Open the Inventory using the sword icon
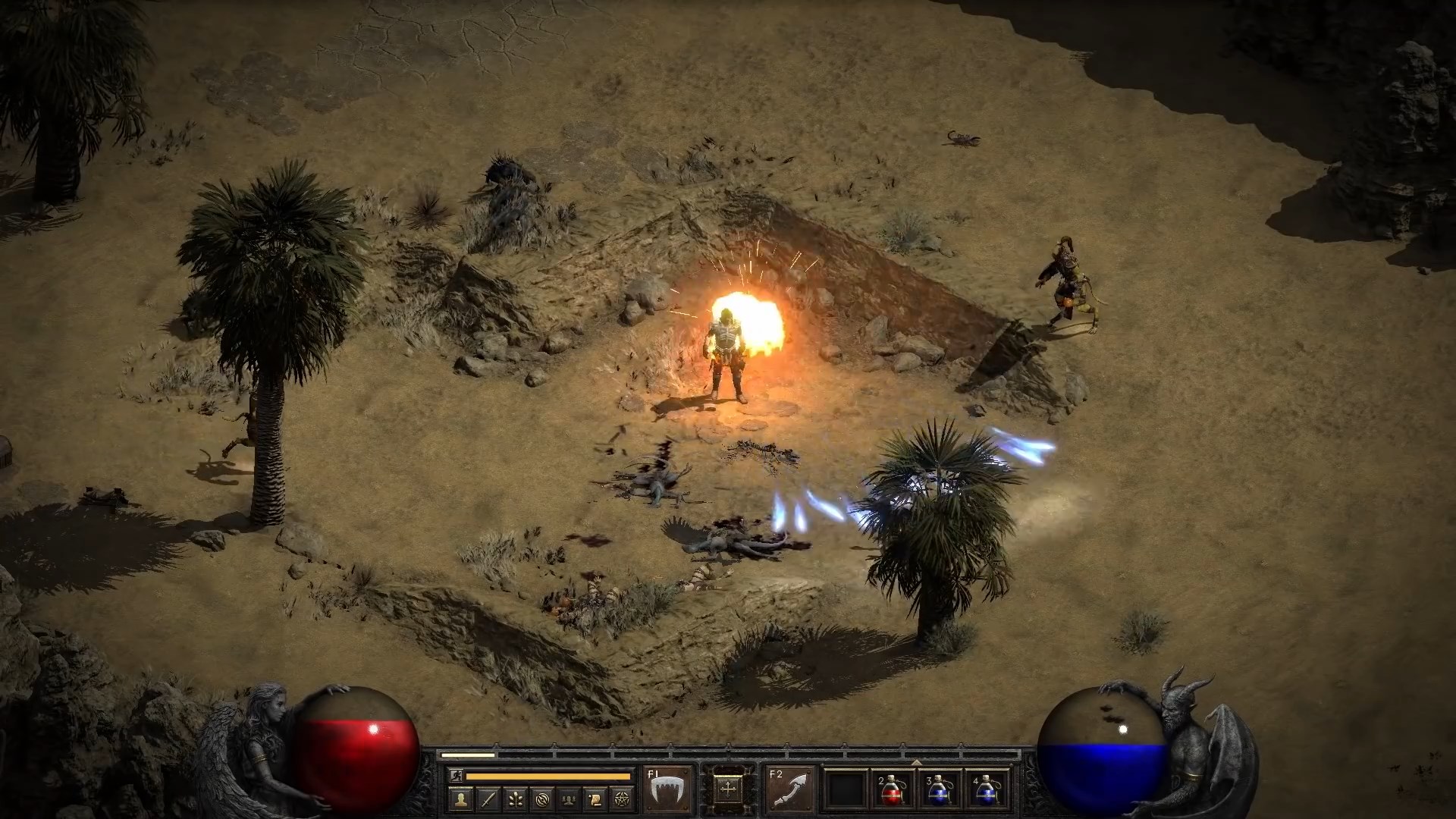The width and height of the screenshot is (1456, 819). click(x=488, y=797)
